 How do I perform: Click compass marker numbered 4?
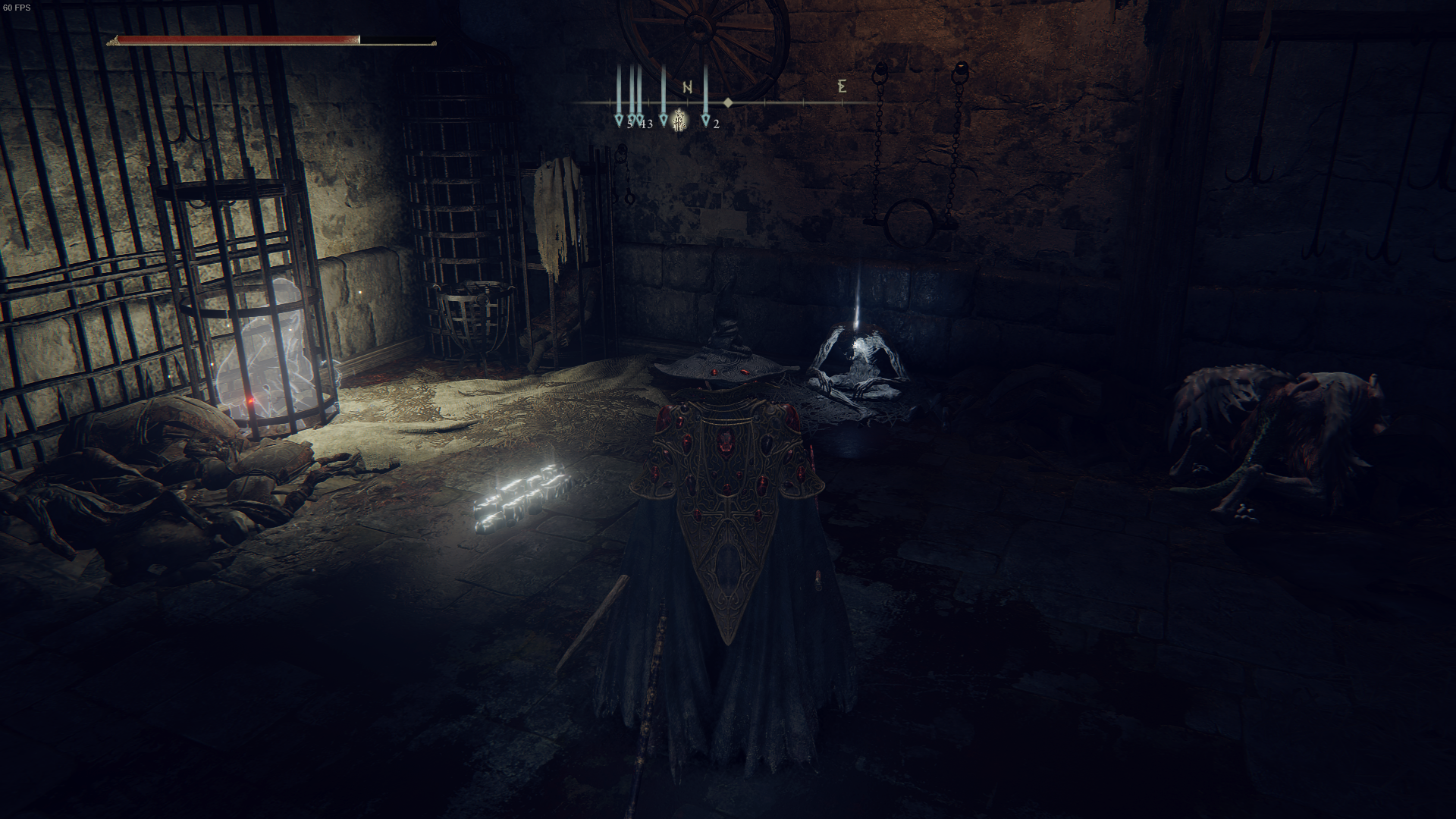[x=632, y=118]
